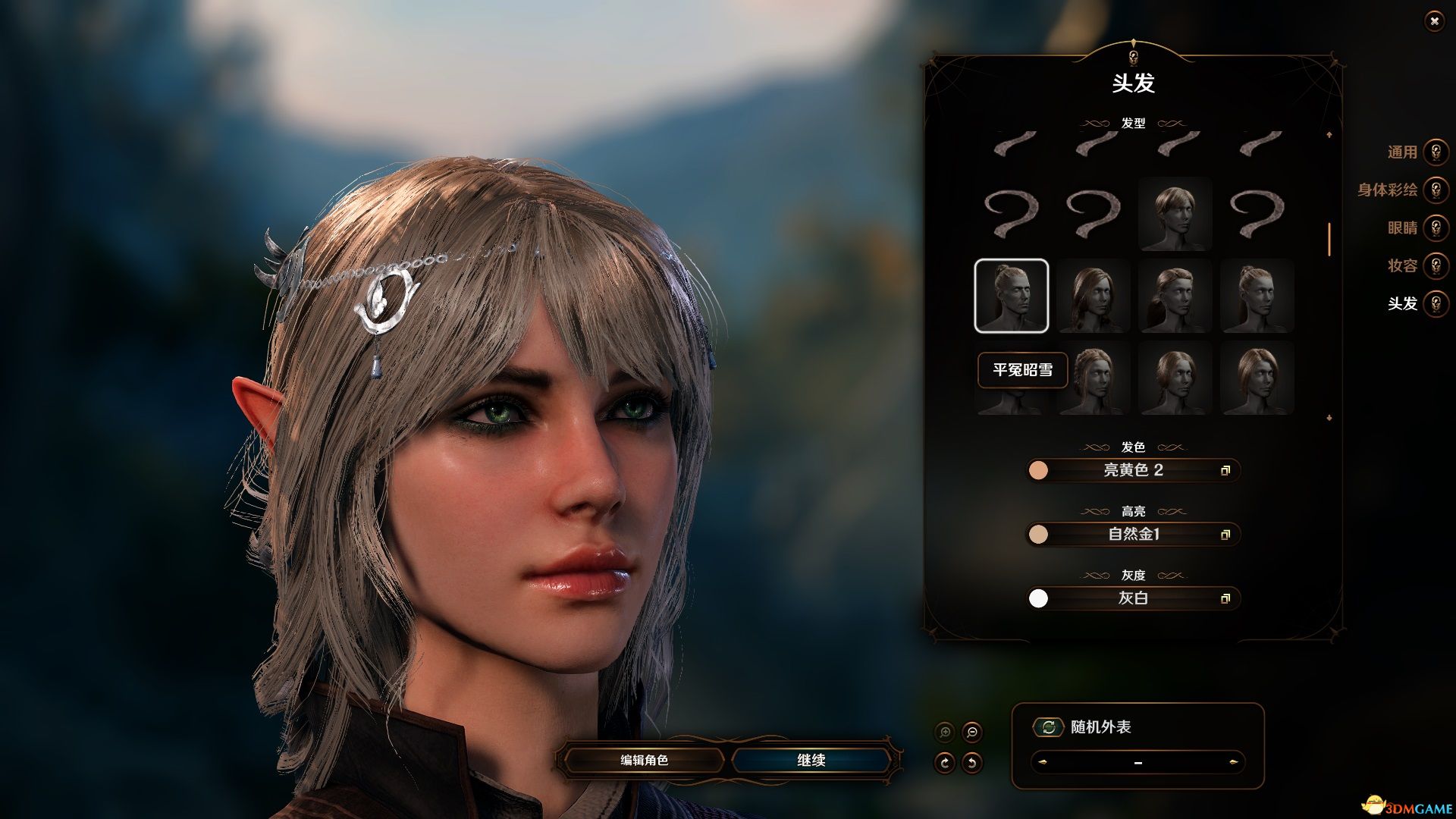Switch to the 眼睛 eyes tab

click(x=1436, y=227)
